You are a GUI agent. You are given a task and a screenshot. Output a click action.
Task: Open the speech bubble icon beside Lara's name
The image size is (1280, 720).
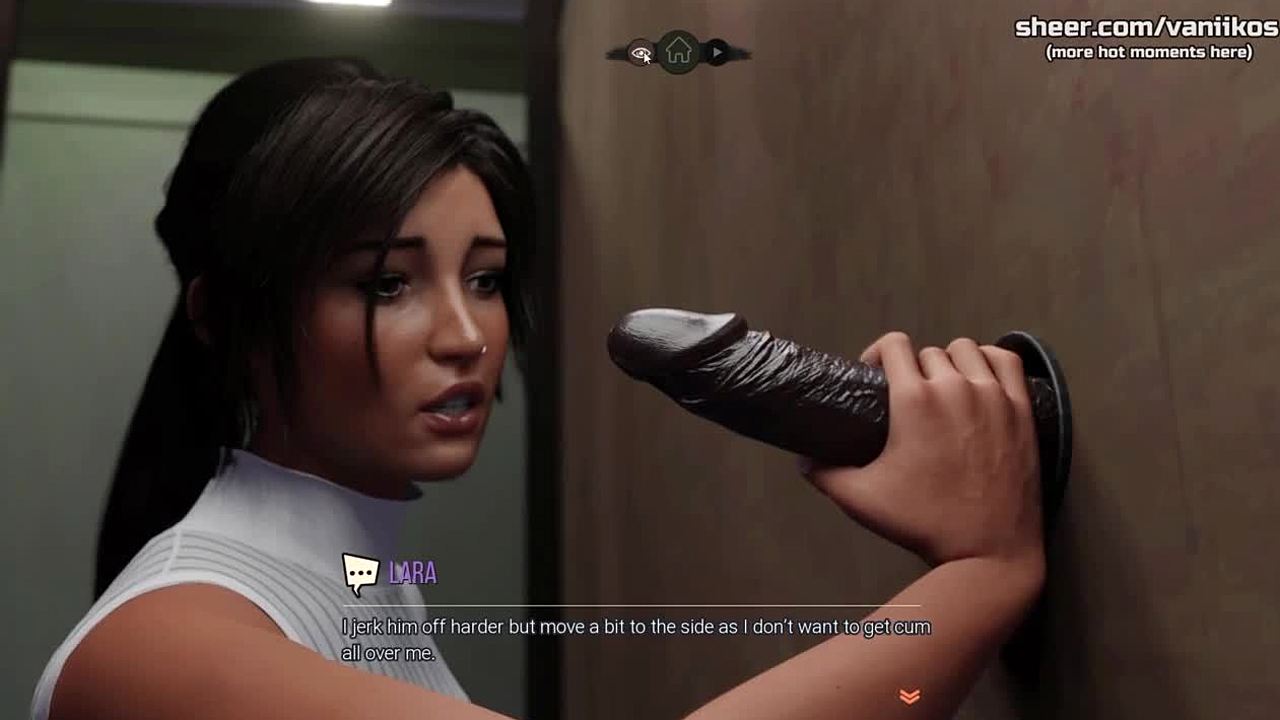(361, 572)
